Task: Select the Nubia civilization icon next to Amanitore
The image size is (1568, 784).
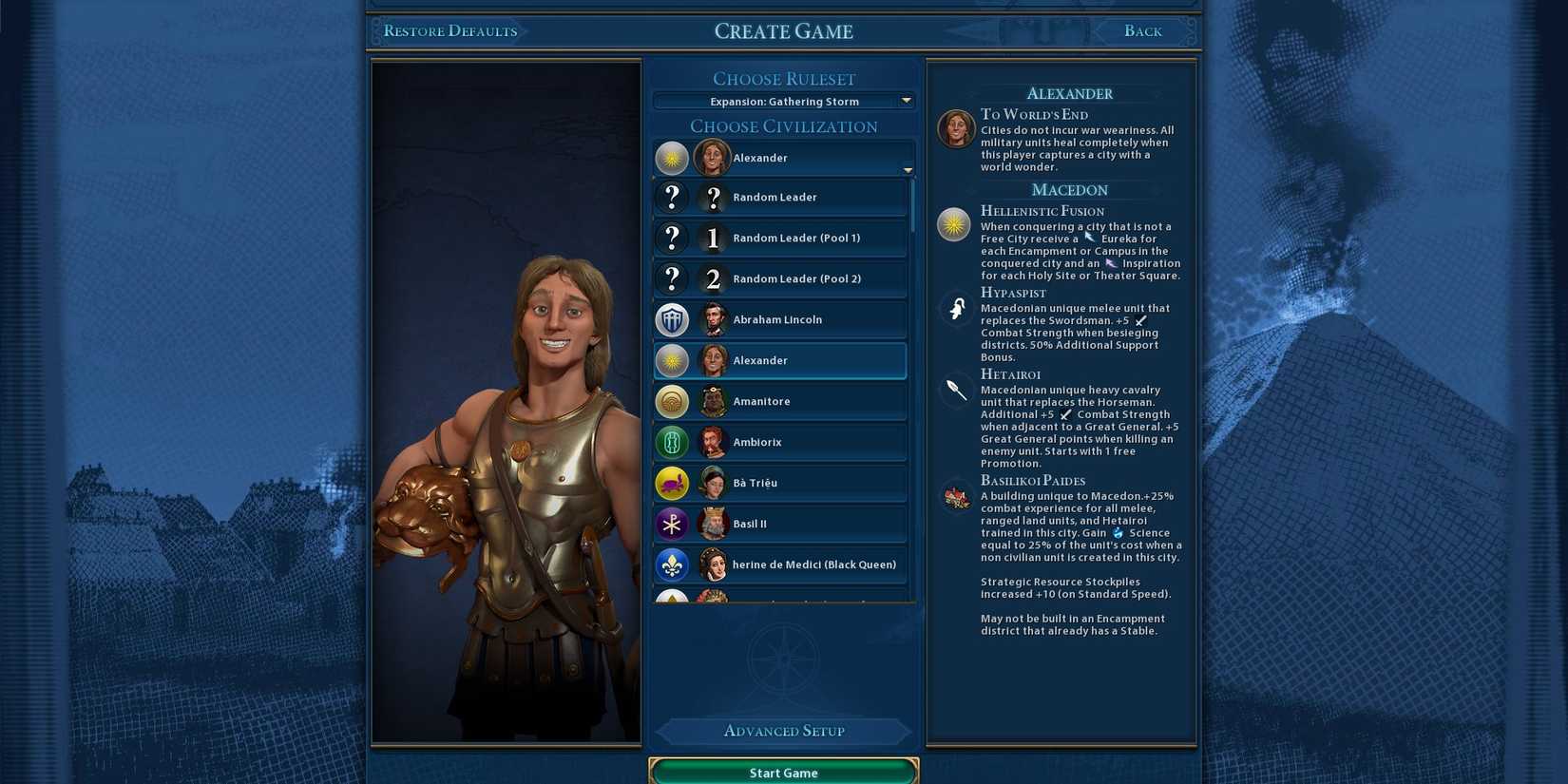Action: [x=672, y=401]
